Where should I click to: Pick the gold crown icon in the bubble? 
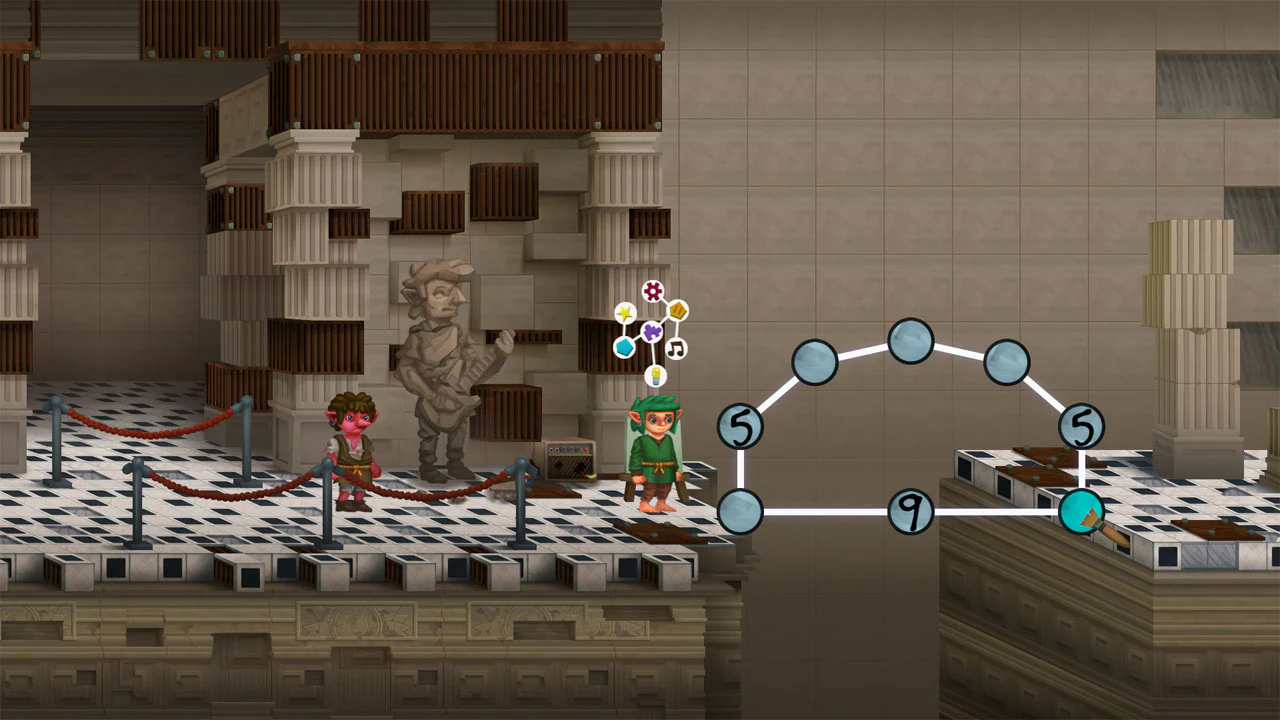(678, 311)
